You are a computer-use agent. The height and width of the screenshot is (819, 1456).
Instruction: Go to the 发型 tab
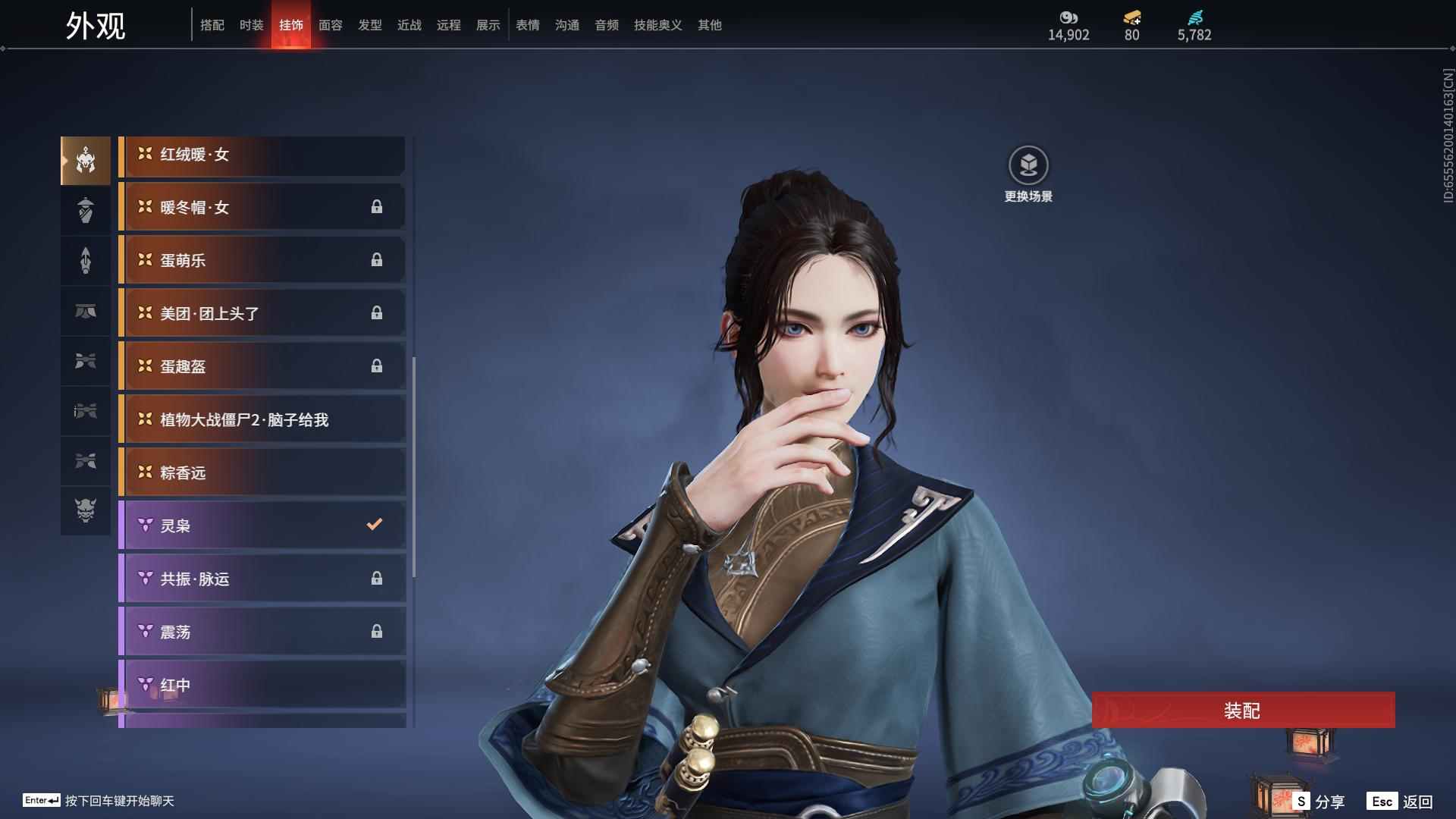coord(369,25)
